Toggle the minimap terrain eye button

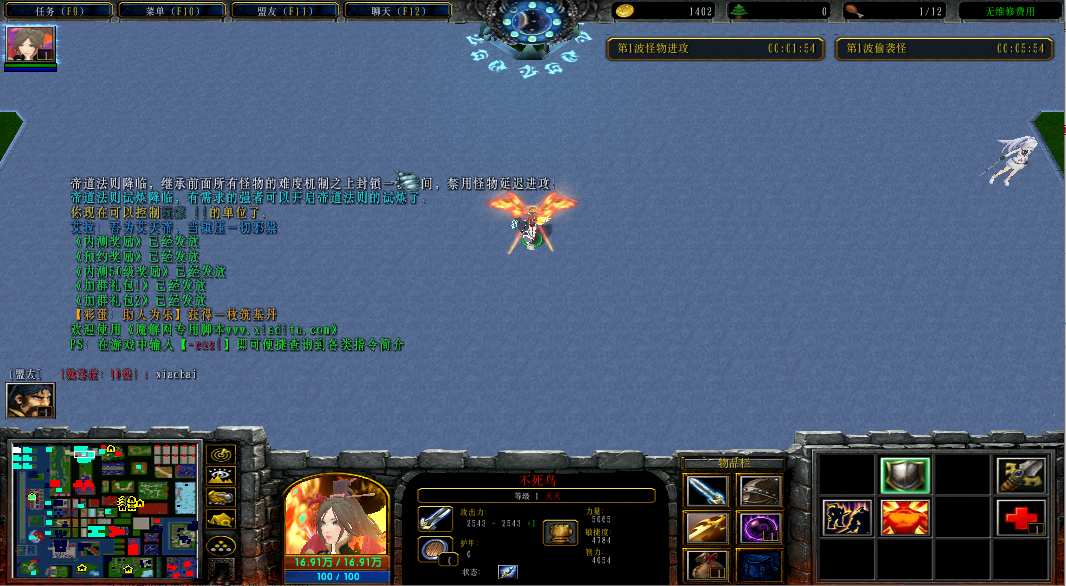220,475
